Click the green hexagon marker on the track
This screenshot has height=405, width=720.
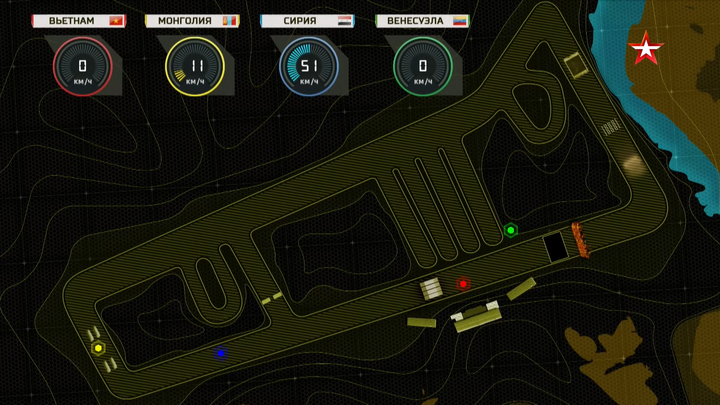(x=510, y=231)
